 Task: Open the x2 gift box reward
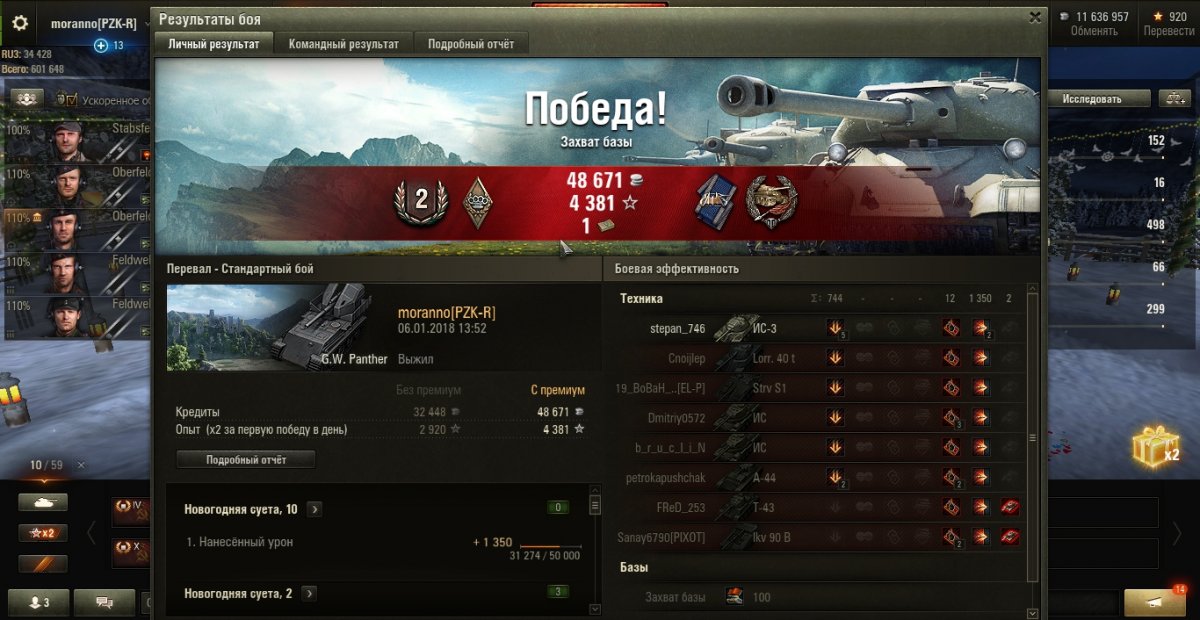(x=1155, y=449)
